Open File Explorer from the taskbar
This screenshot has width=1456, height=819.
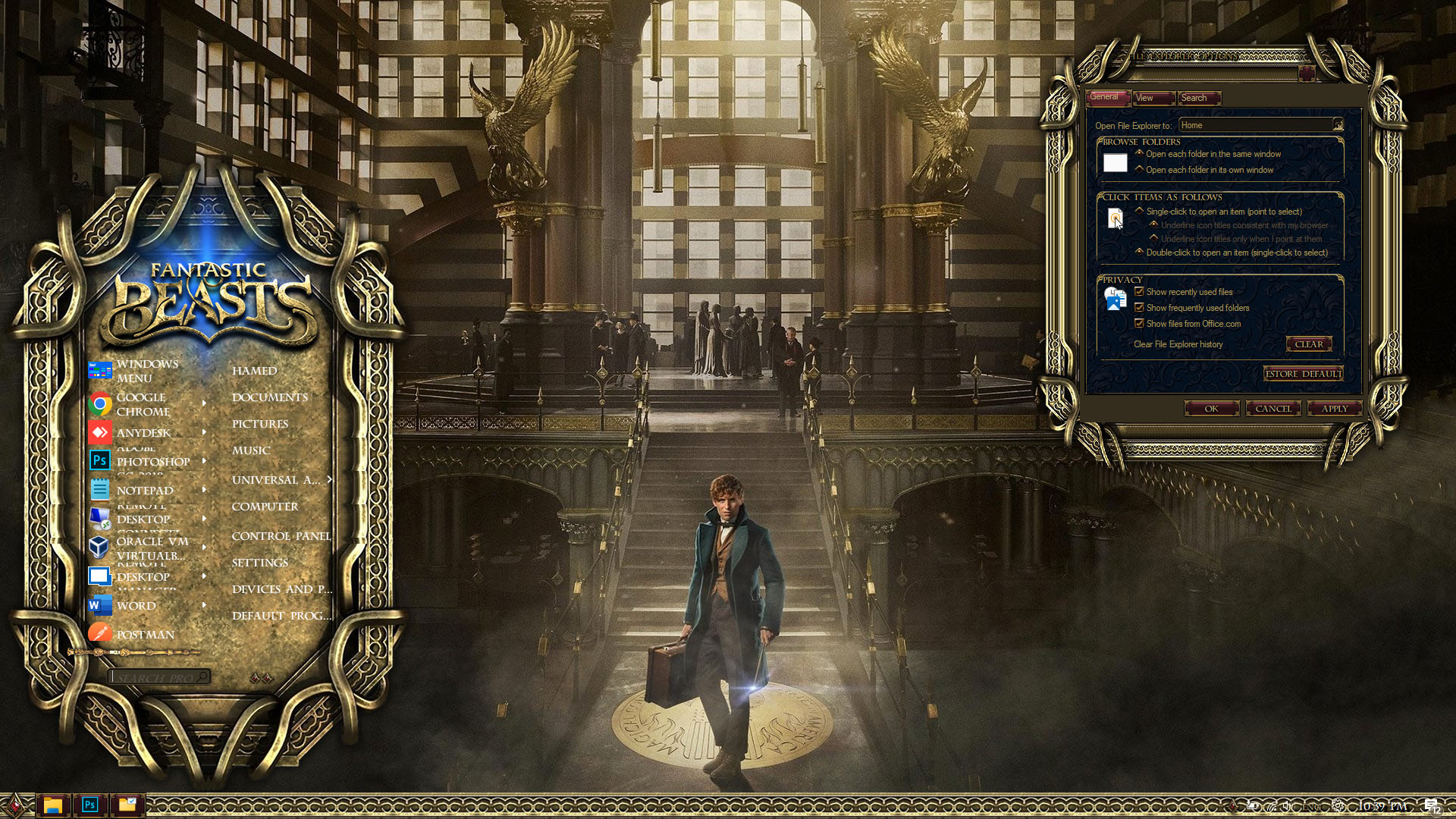point(52,805)
